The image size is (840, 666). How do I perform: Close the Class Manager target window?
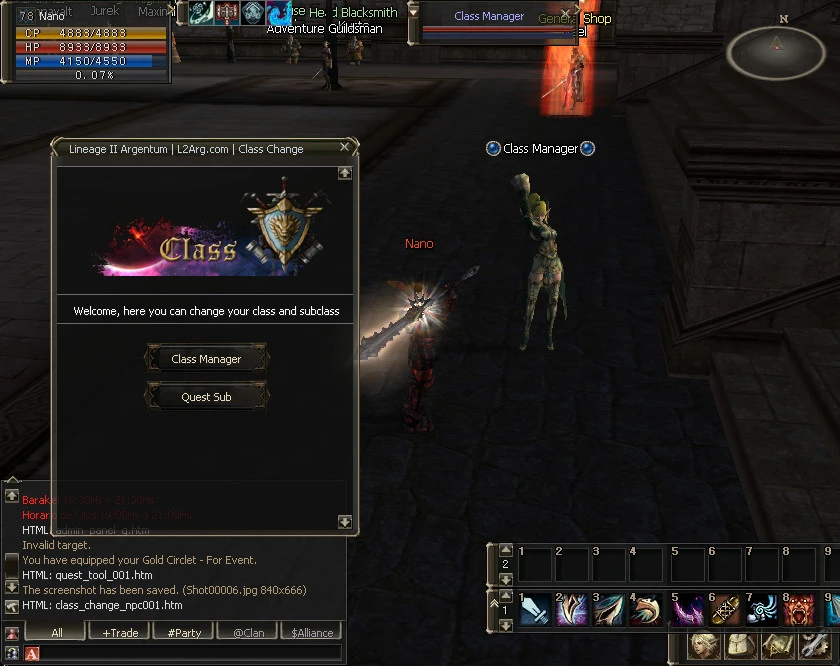click(x=564, y=15)
